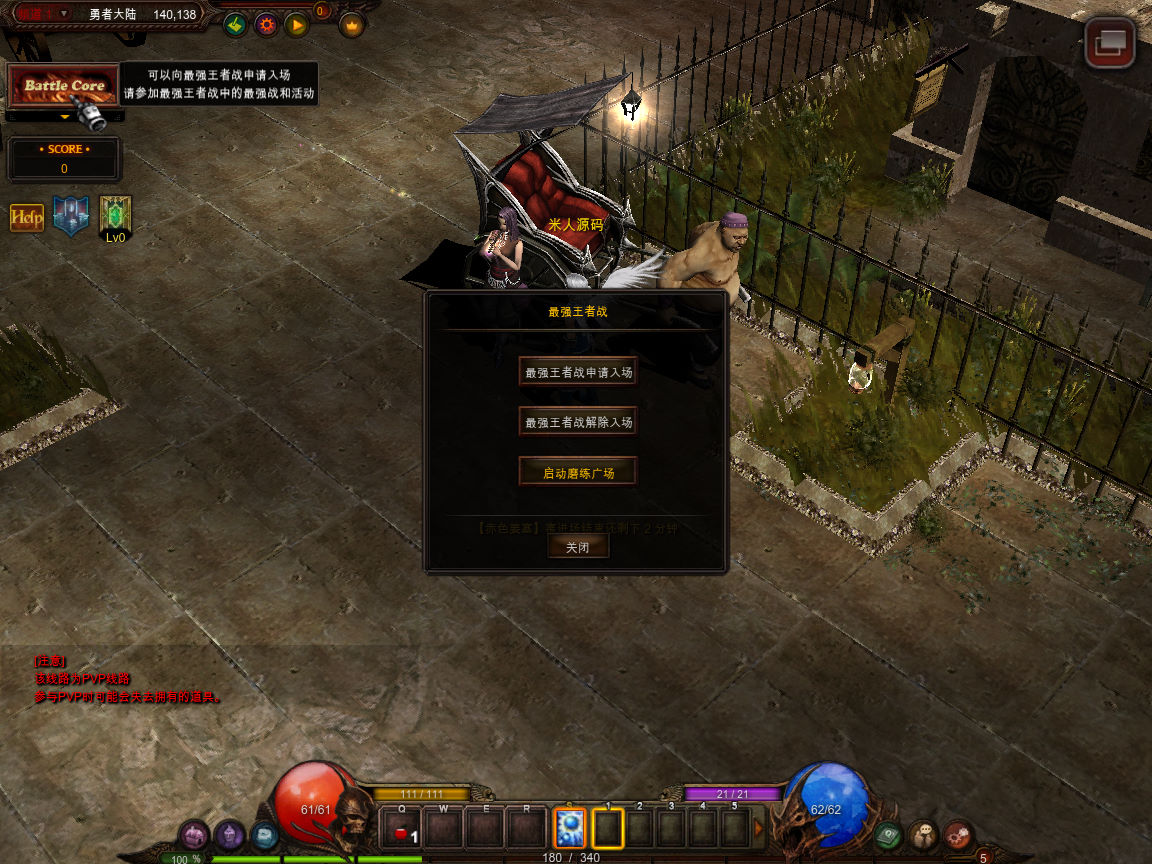Close the dialog with the 关闭 button
This screenshot has height=864, width=1152.
click(578, 547)
